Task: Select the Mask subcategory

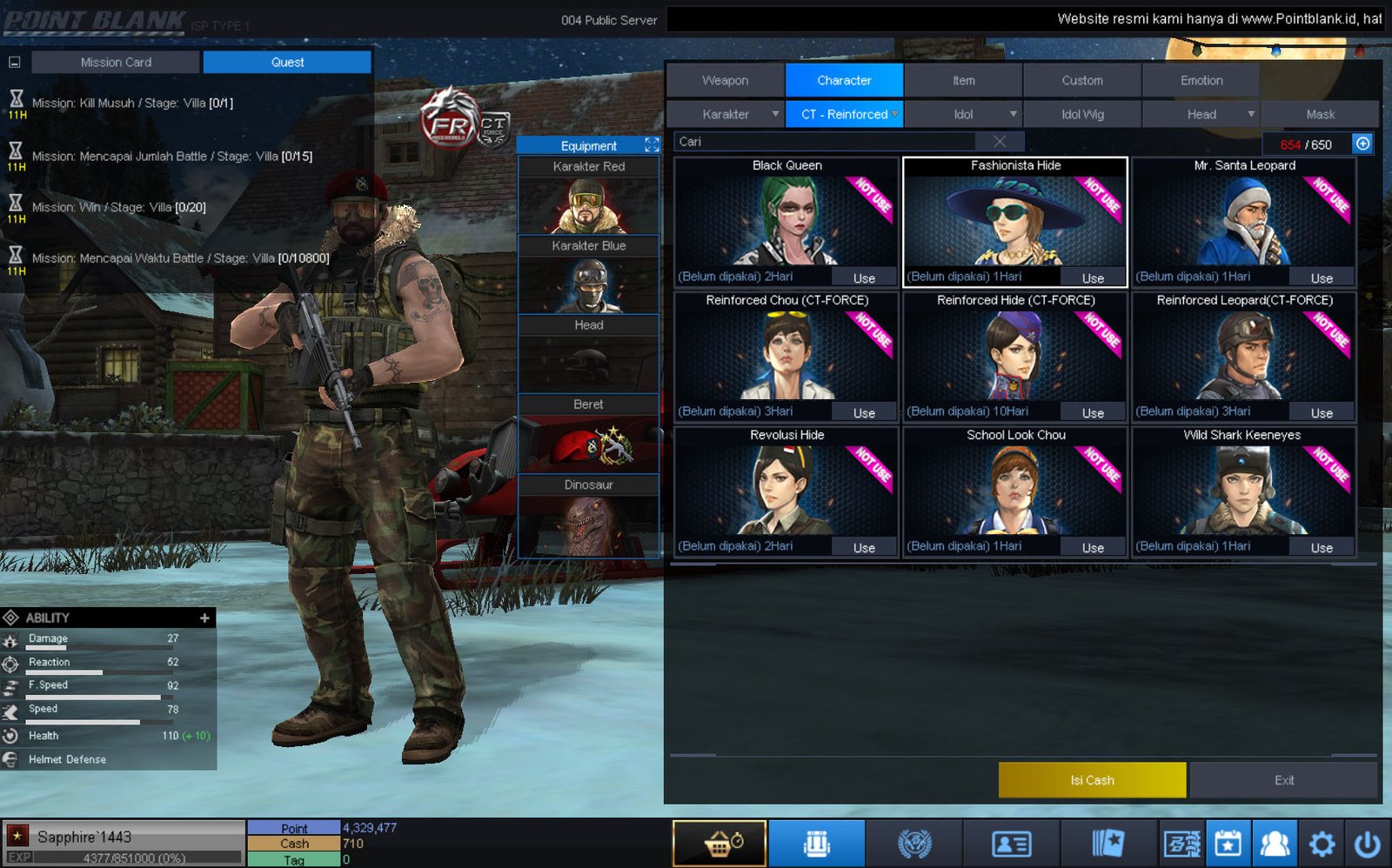Action: coord(1320,114)
